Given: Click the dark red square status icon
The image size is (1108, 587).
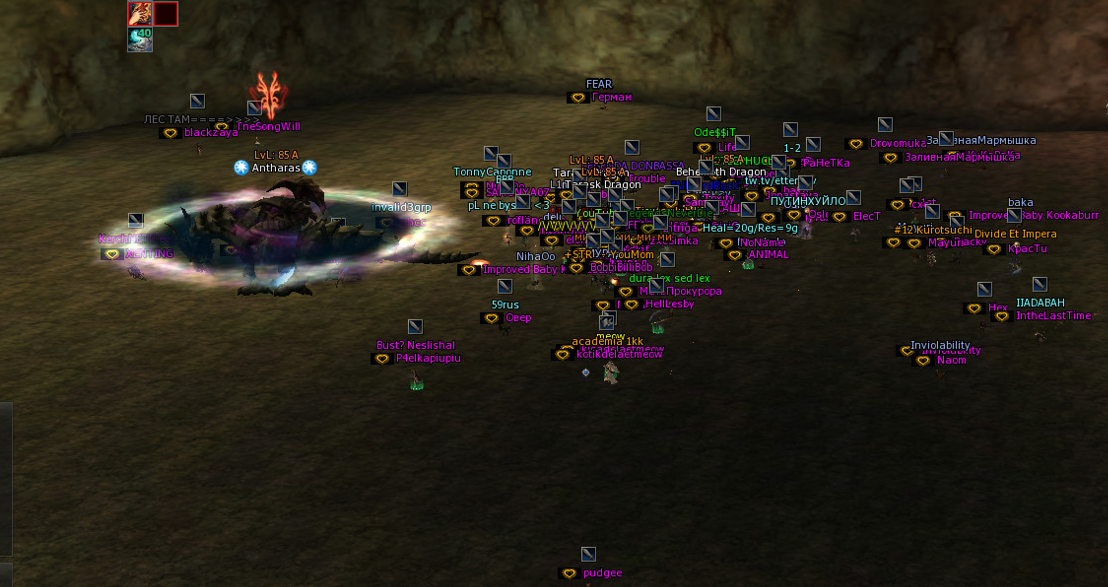Looking at the screenshot, I should point(166,13).
